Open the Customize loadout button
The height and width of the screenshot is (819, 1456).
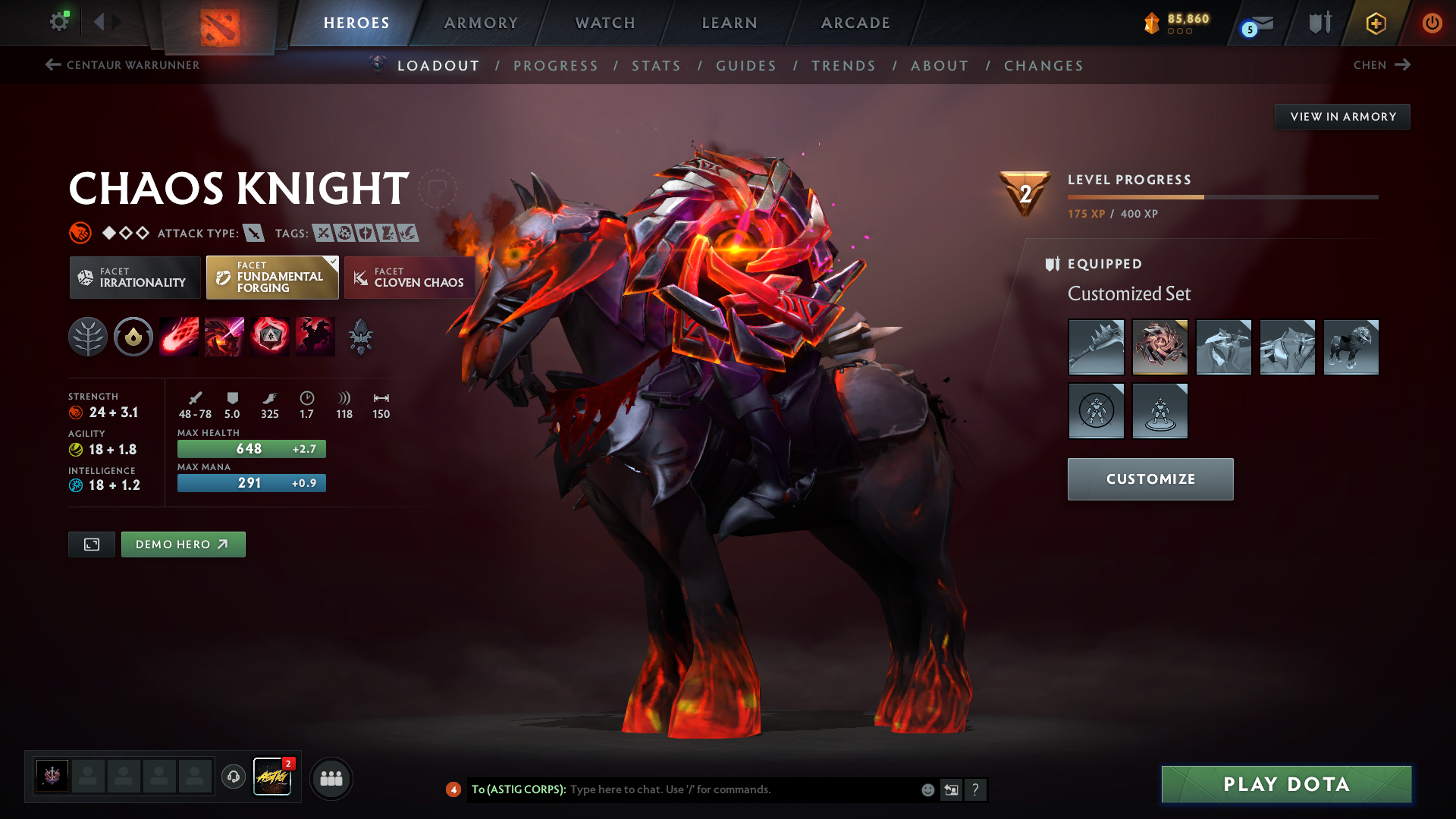(x=1150, y=479)
